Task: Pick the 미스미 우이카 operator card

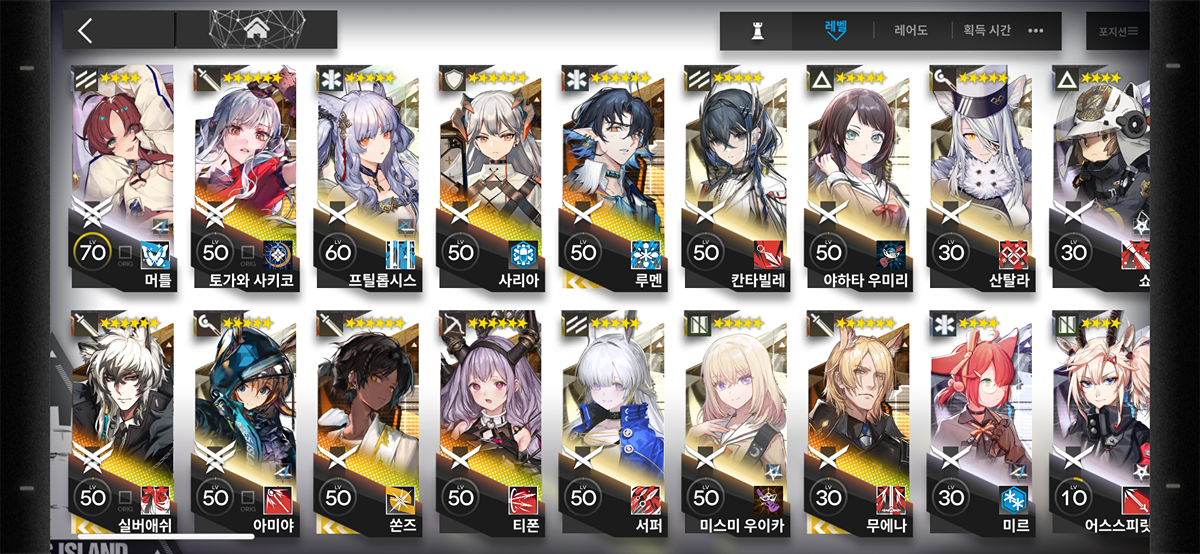Action: pyautogui.click(x=735, y=420)
